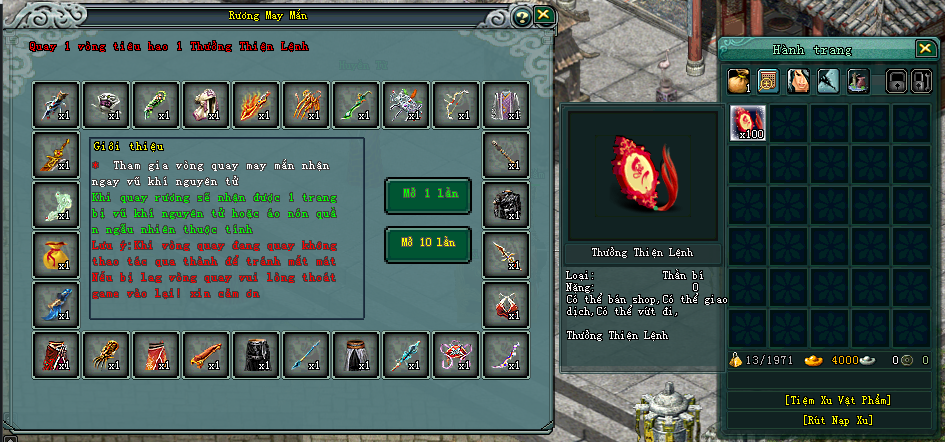Open the chest ten times with "Mở 10 lần"
Viewport: 945px width, 442px height.
[x=427, y=243]
